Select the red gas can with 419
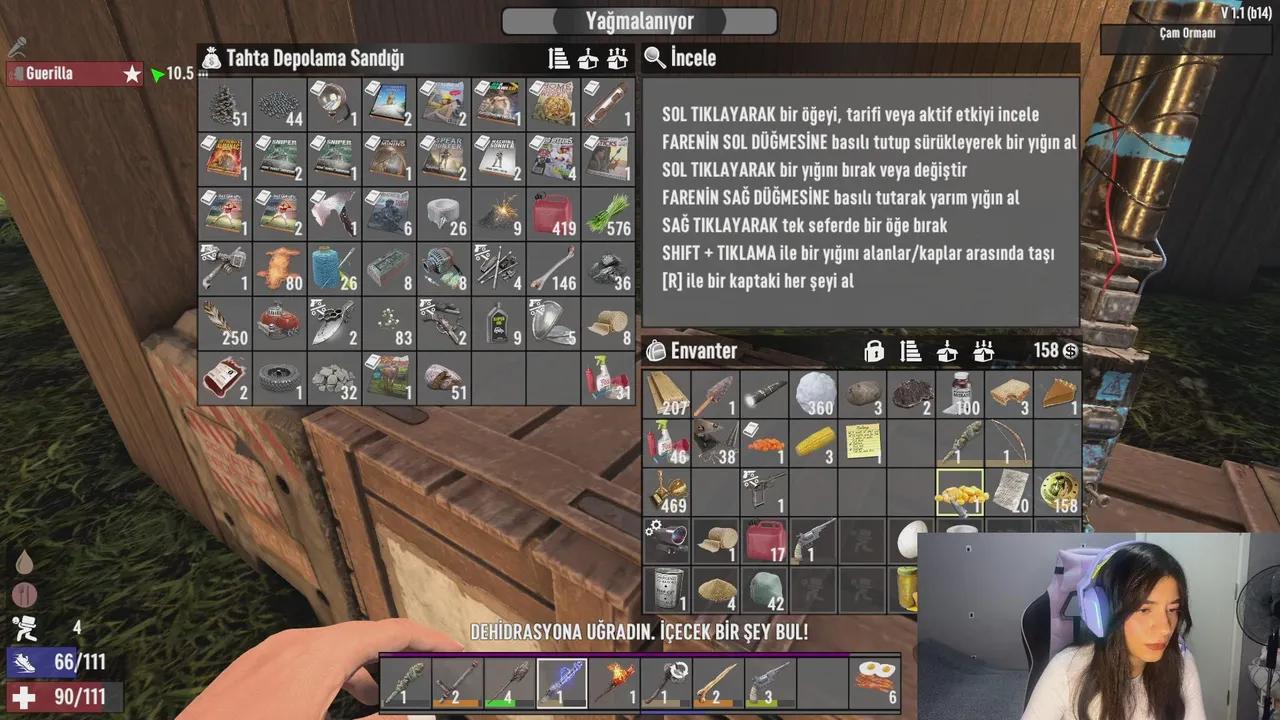1280x720 pixels. [x=553, y=214]
